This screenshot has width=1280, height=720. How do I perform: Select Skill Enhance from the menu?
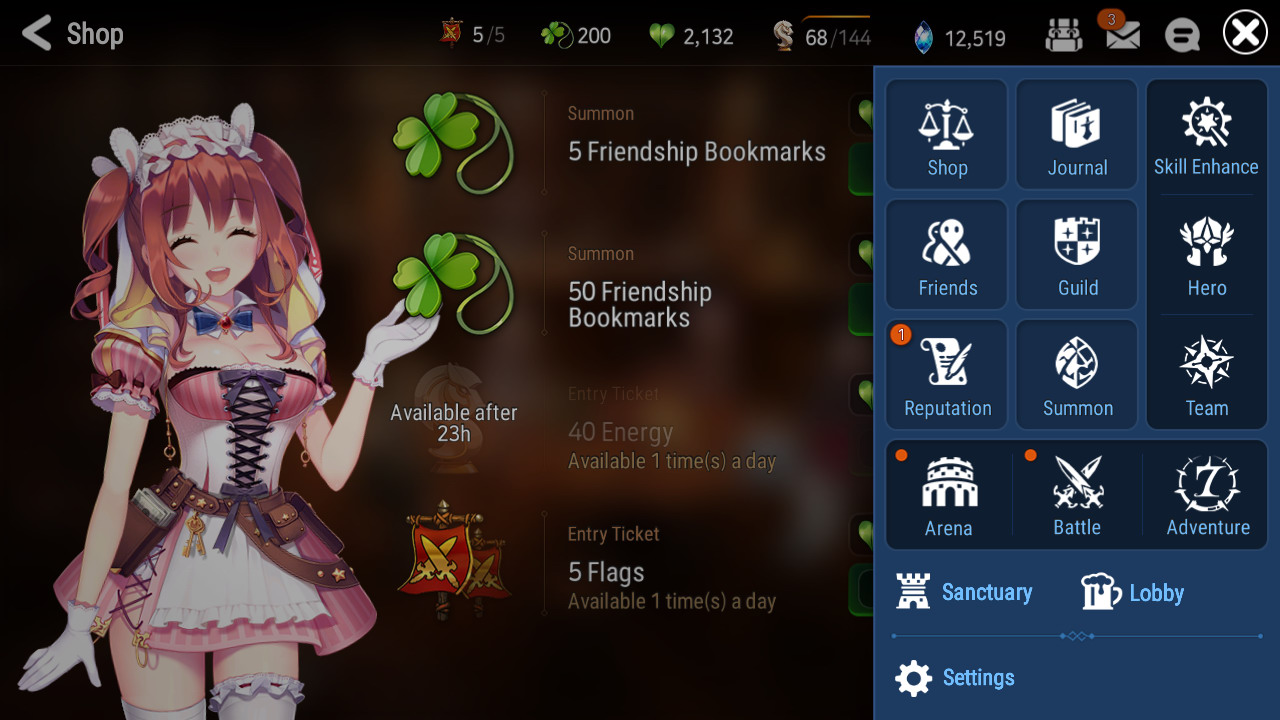[x=1206, y=134]
